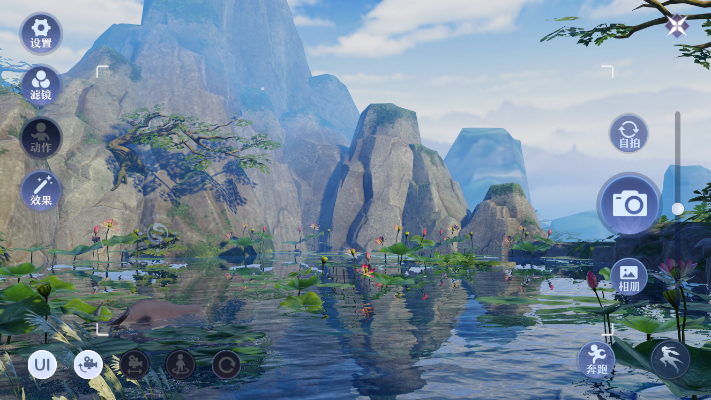The image size is (711, 400).
Task: Choose the character rotation icon
Action: click(x=180, y=364)
